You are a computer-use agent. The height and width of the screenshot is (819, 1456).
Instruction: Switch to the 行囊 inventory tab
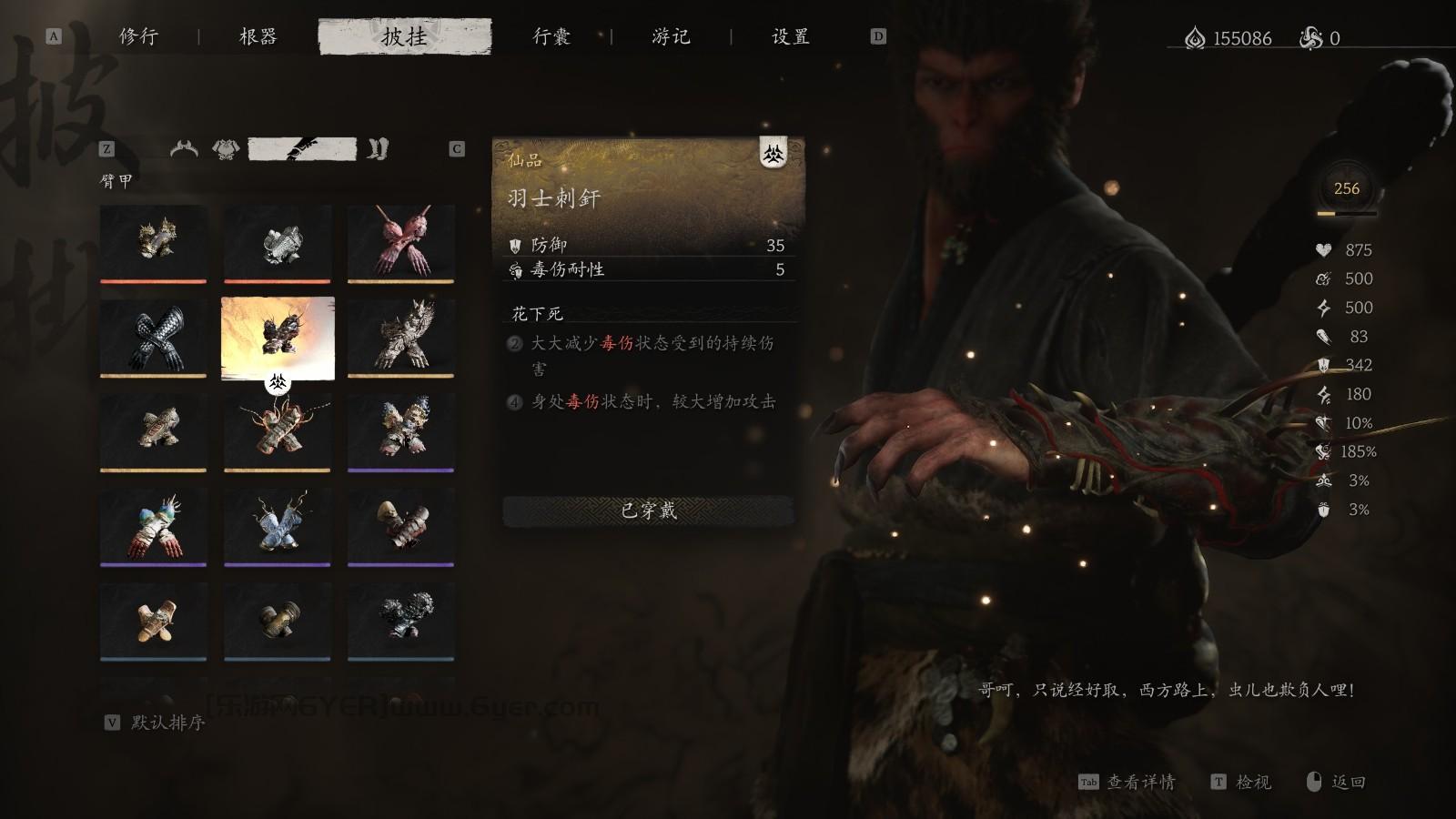[550, 37]
